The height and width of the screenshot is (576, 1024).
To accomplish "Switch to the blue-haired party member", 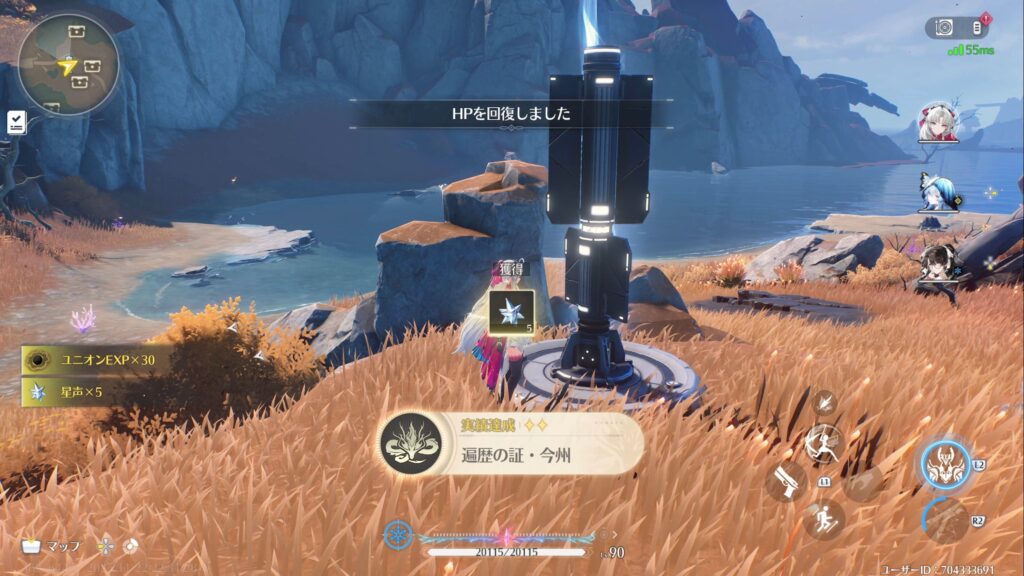I will click(936, 191).
